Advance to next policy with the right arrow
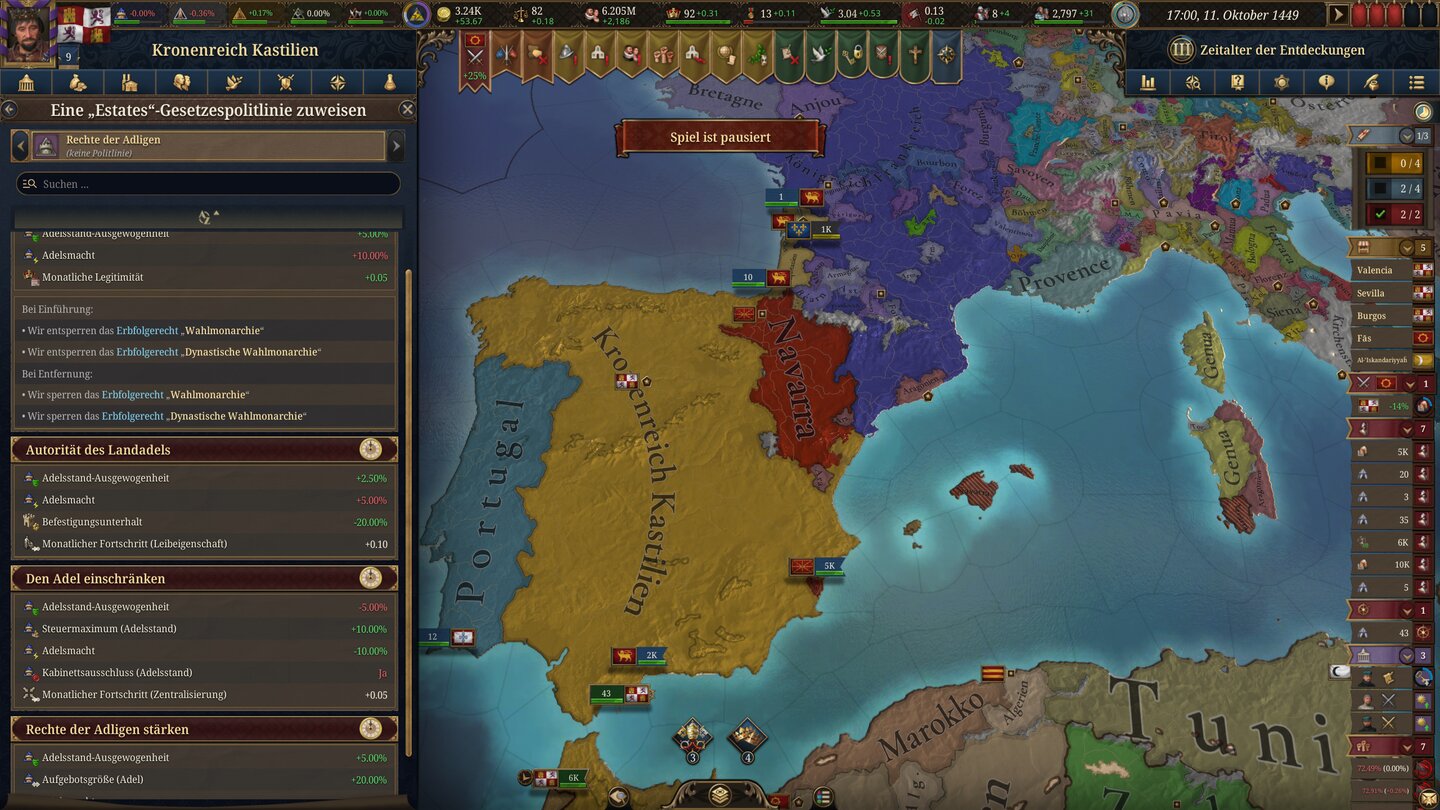This screenshot has width=1440, height=810. pos(398,145)
